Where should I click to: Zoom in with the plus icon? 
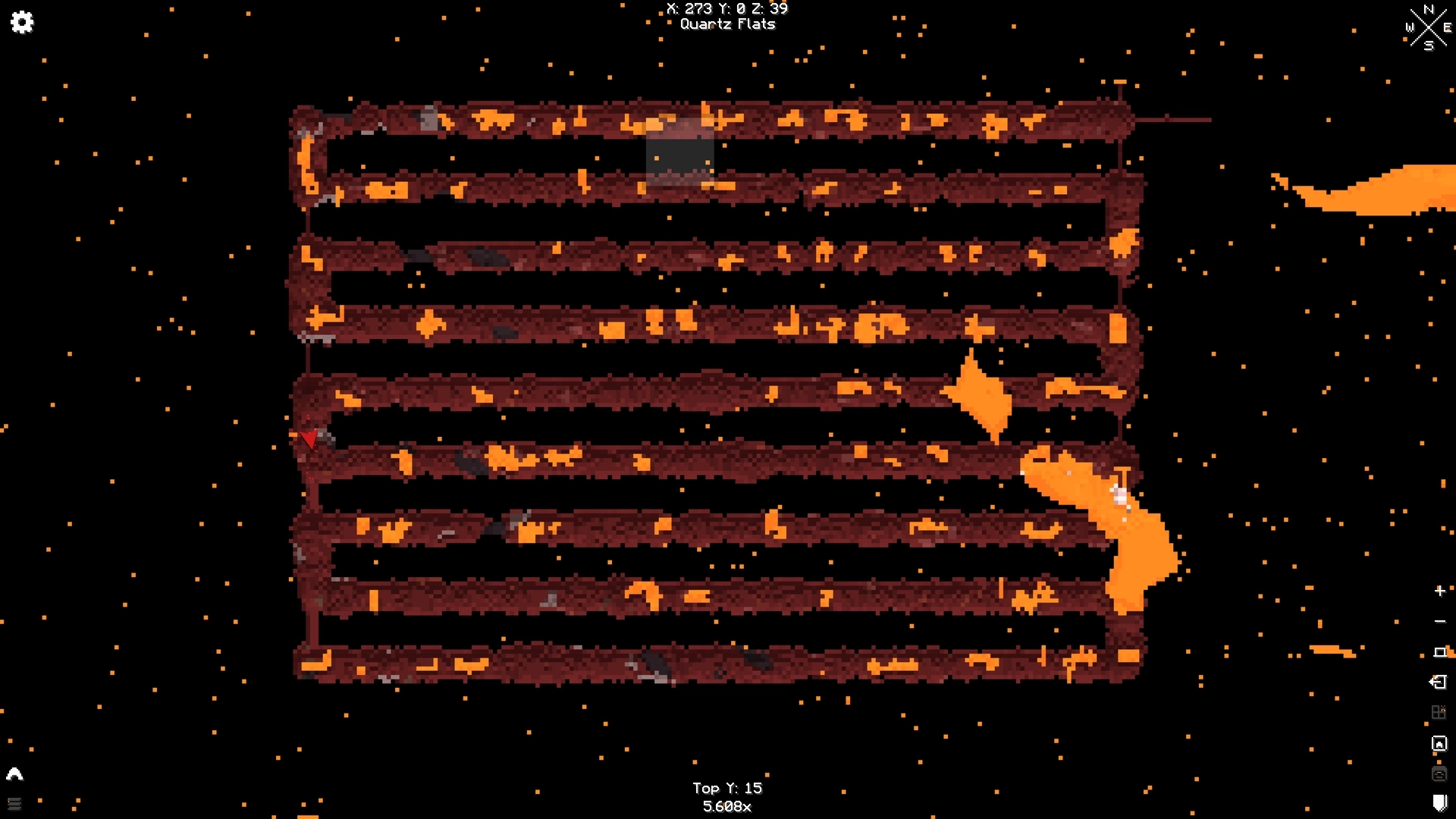click(x=1439, y=591)
